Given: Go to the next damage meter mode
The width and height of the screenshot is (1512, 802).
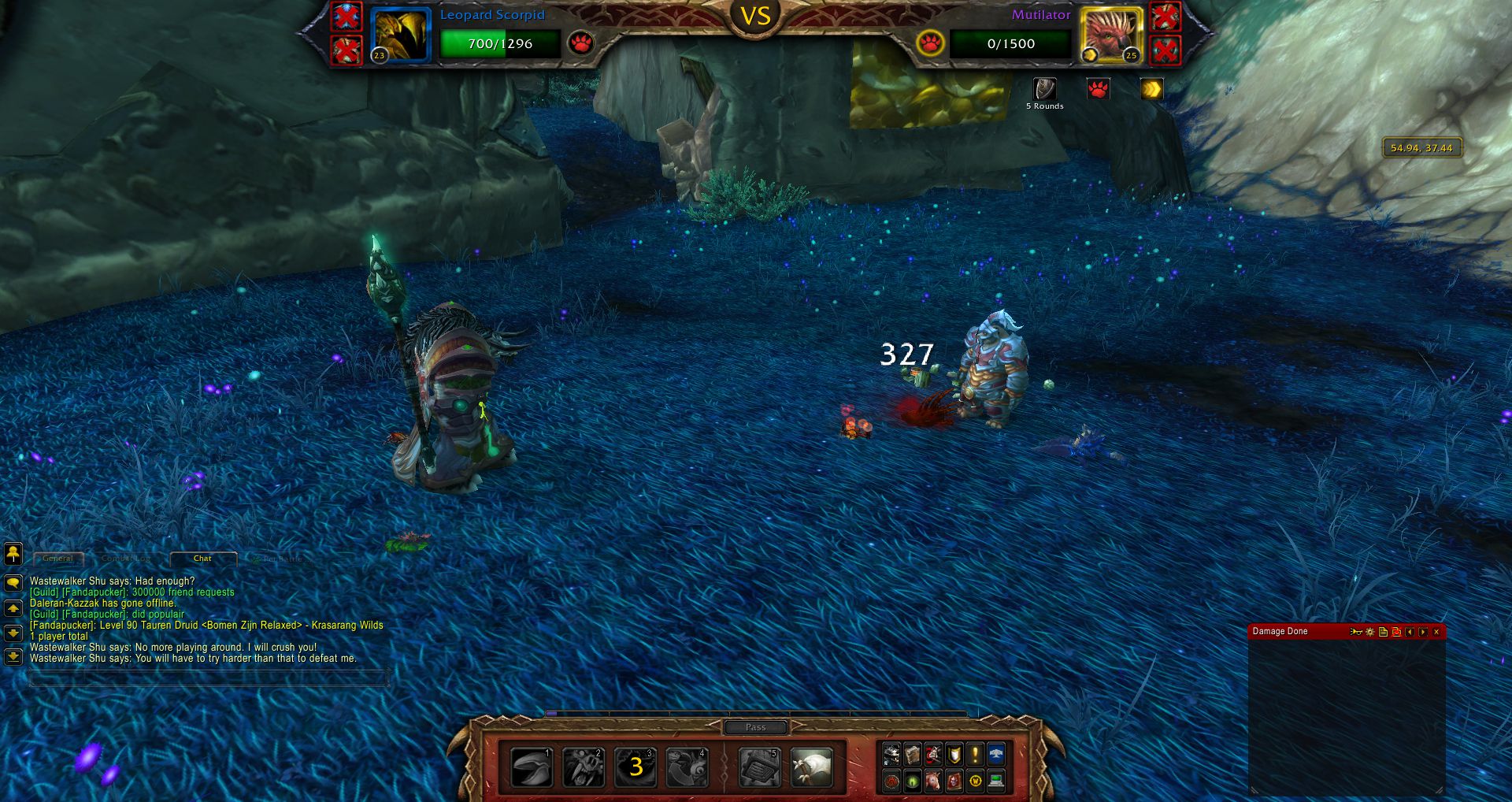Looking at the screenshot, I should coord(1423,632).
